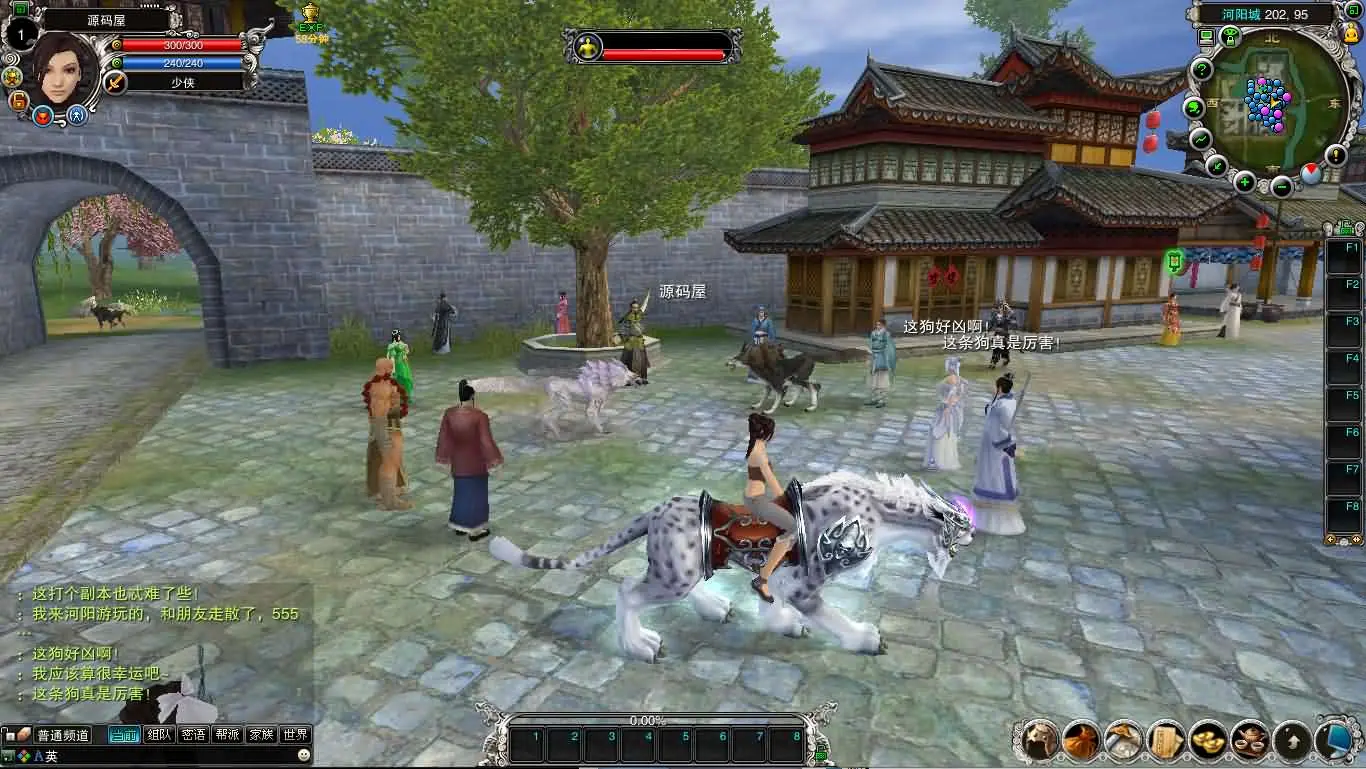The width and height of the screenshot is (1366, 769).
Task: Click the teapot and cups icon
Action: [1250, 740]
